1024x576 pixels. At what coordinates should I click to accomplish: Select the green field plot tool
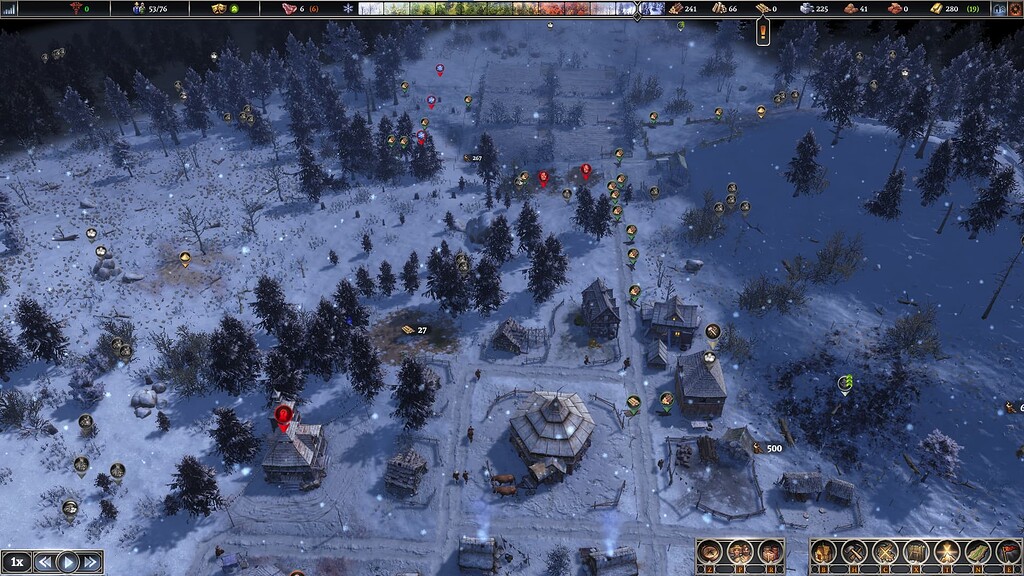click(977, 551)
